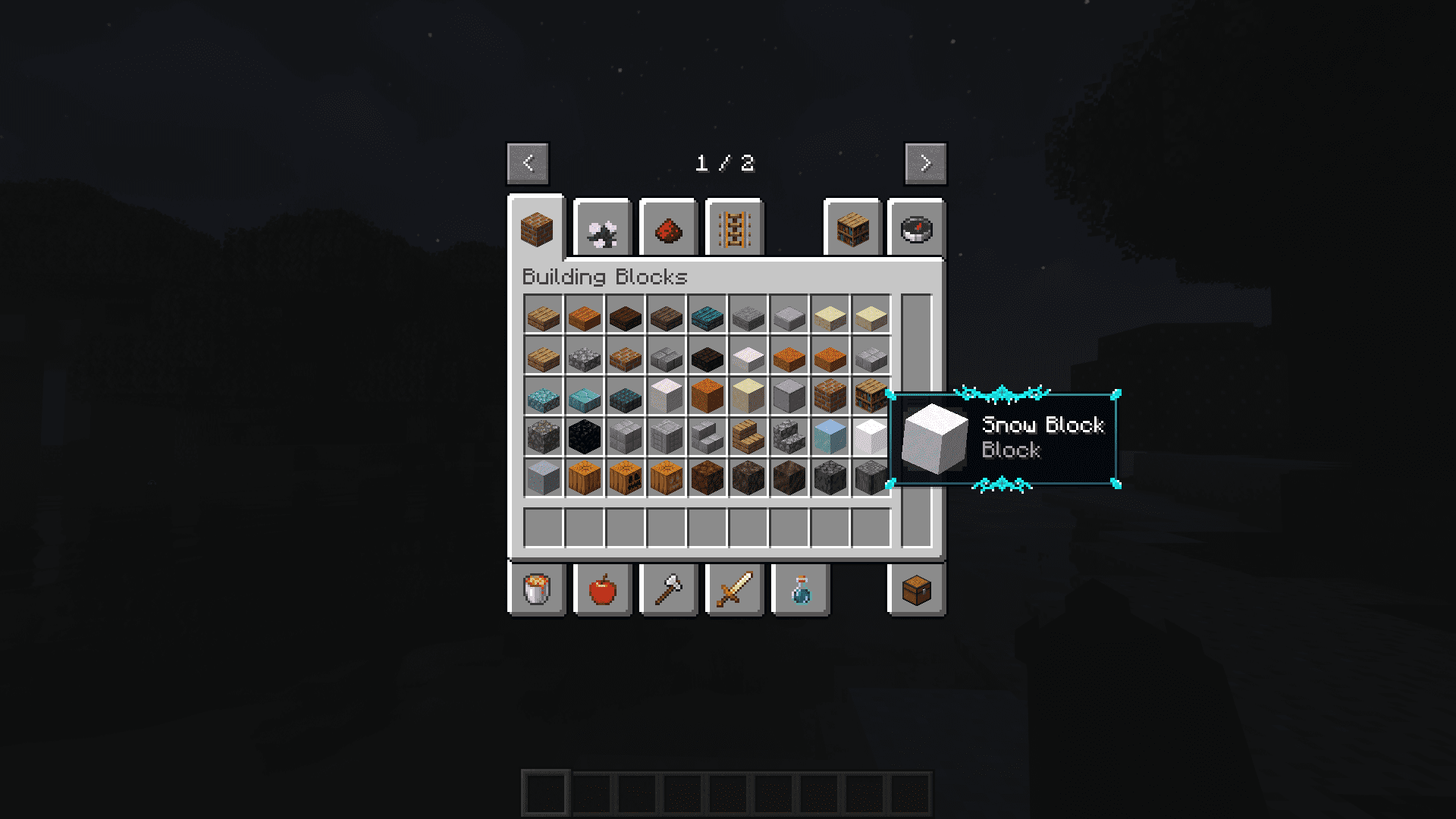Pick up the Snow Block
The width and height of the screenshot is (1456, 819).
coord(871,438)
